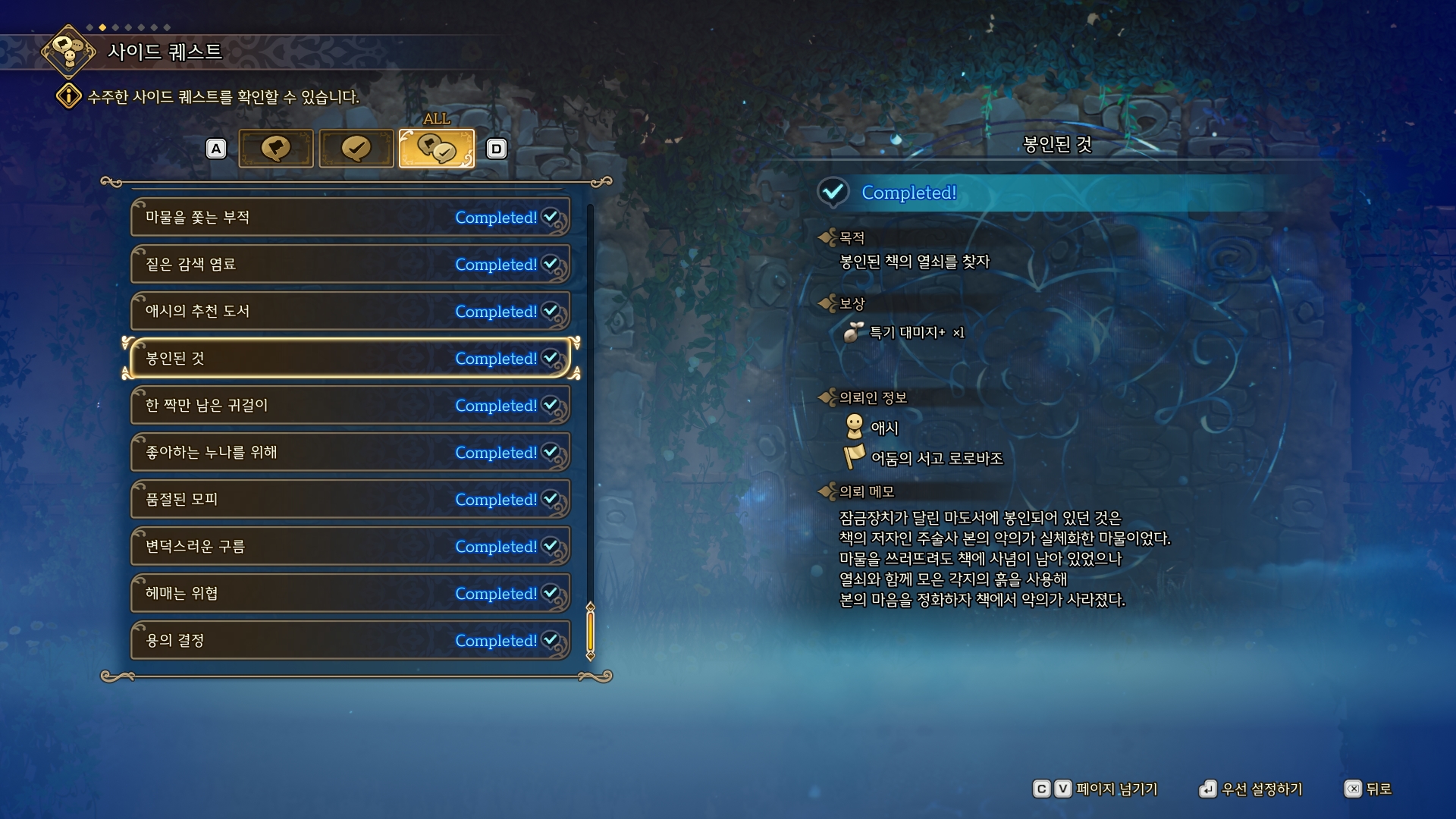The height and width of the screenshot is (819, 1456).
Task: Choose the 변덕스러운 구름 quest row
Action: 350,547
